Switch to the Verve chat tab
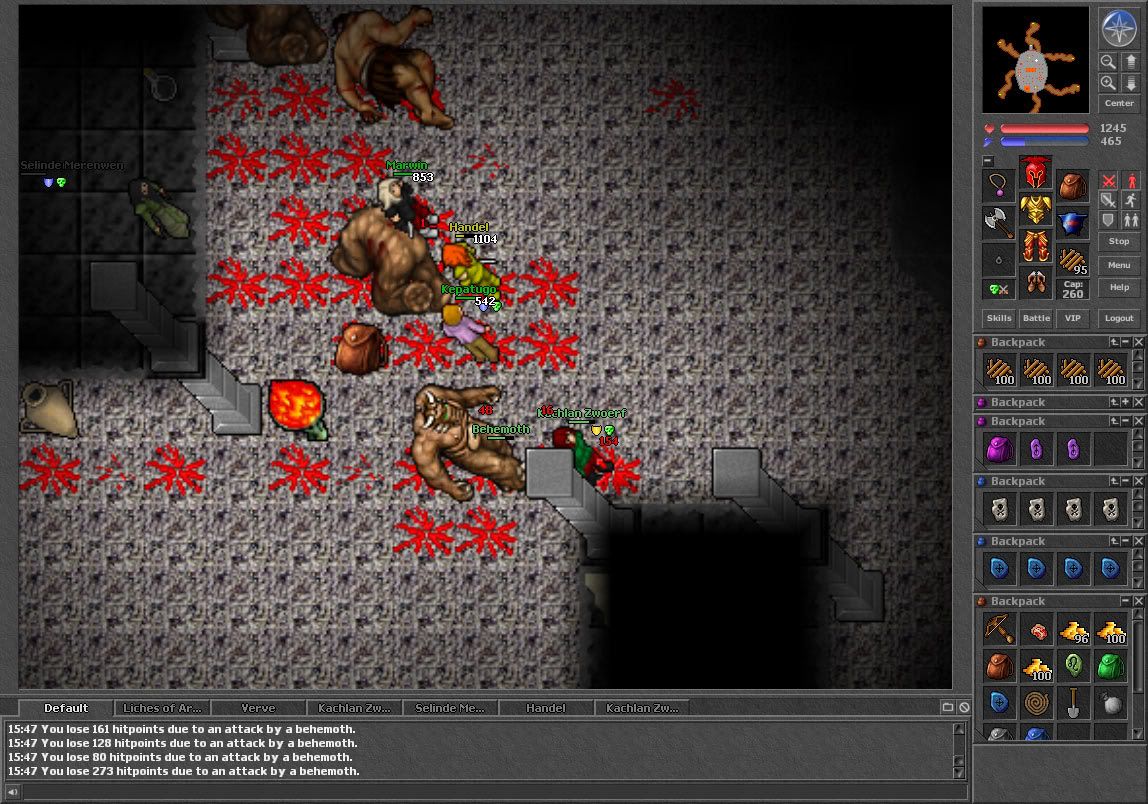The image size is (1148, 804). tap(258, 708)
